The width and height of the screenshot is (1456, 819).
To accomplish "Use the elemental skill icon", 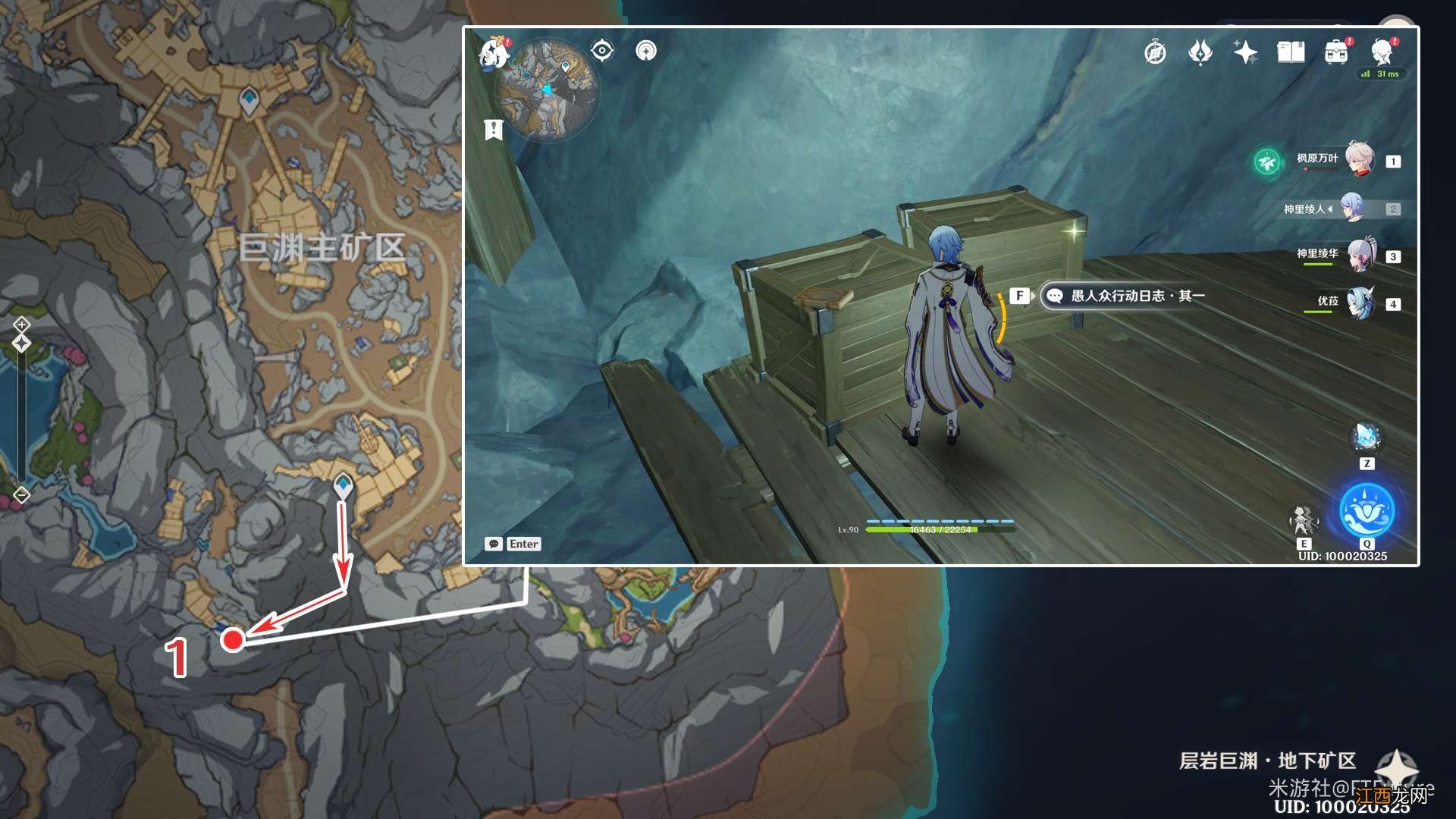I will coord(1303,521).
